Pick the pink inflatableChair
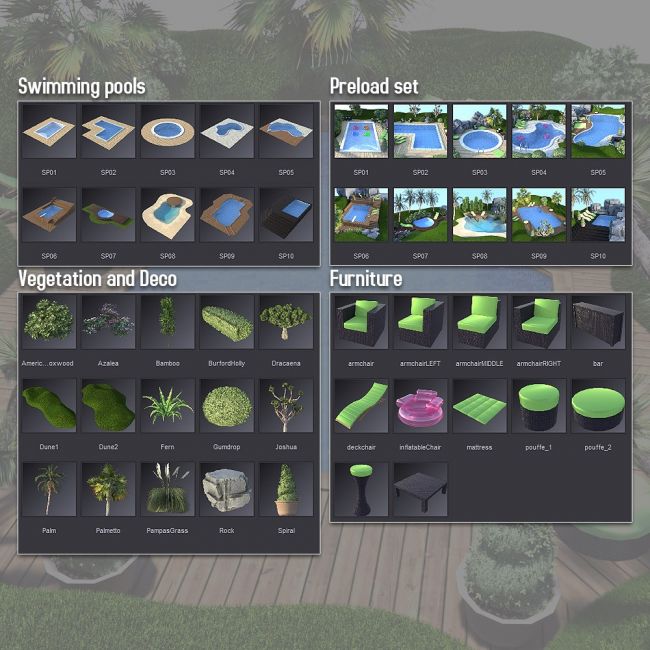The height and width of the screenshot is (650, 650). pos(420,406)
